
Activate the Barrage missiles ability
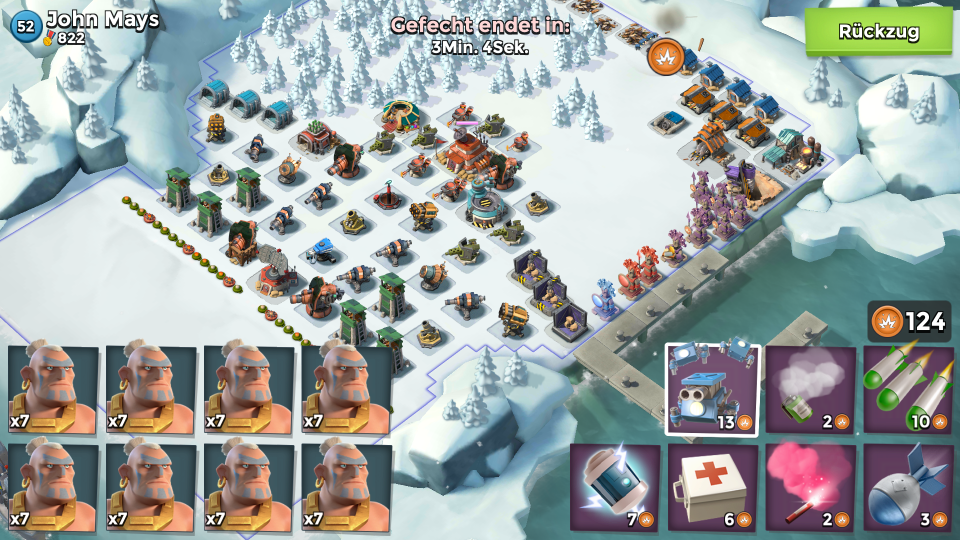[908, 389]
